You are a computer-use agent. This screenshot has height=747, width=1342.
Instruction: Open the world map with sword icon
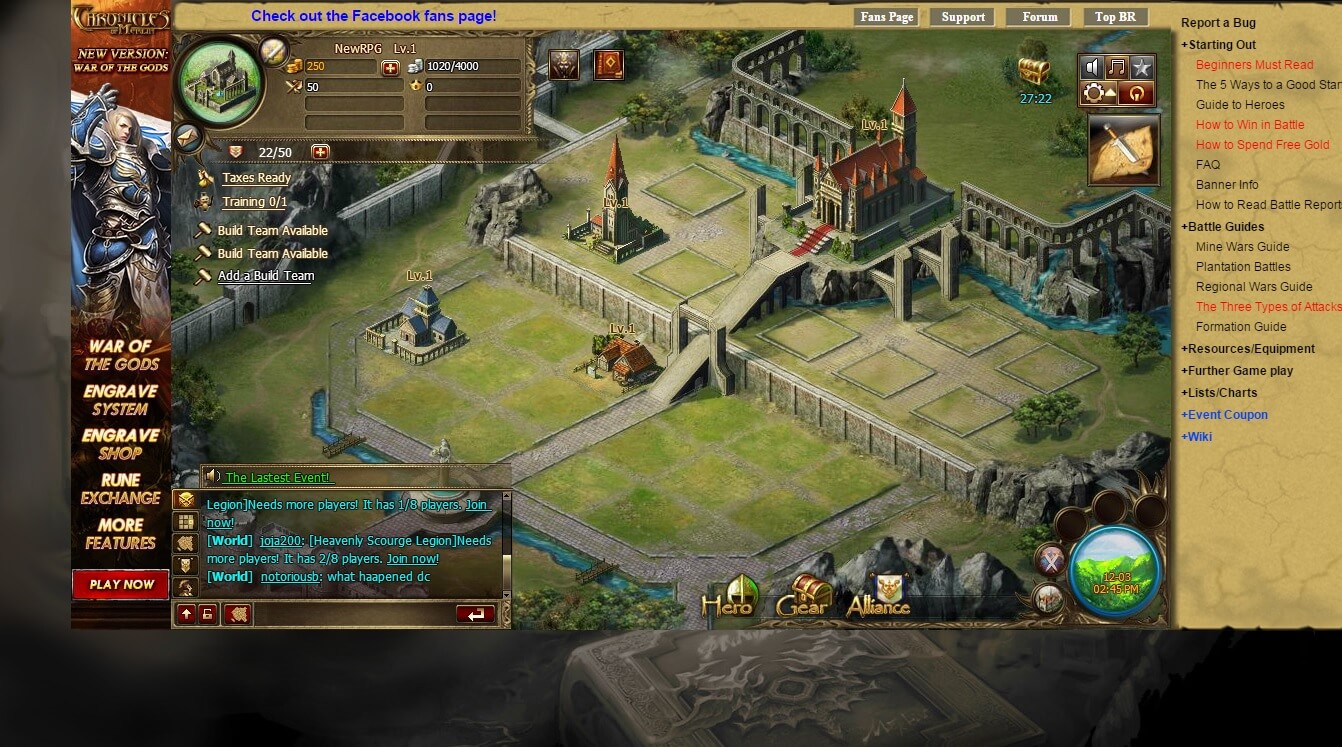(1123, 150)
